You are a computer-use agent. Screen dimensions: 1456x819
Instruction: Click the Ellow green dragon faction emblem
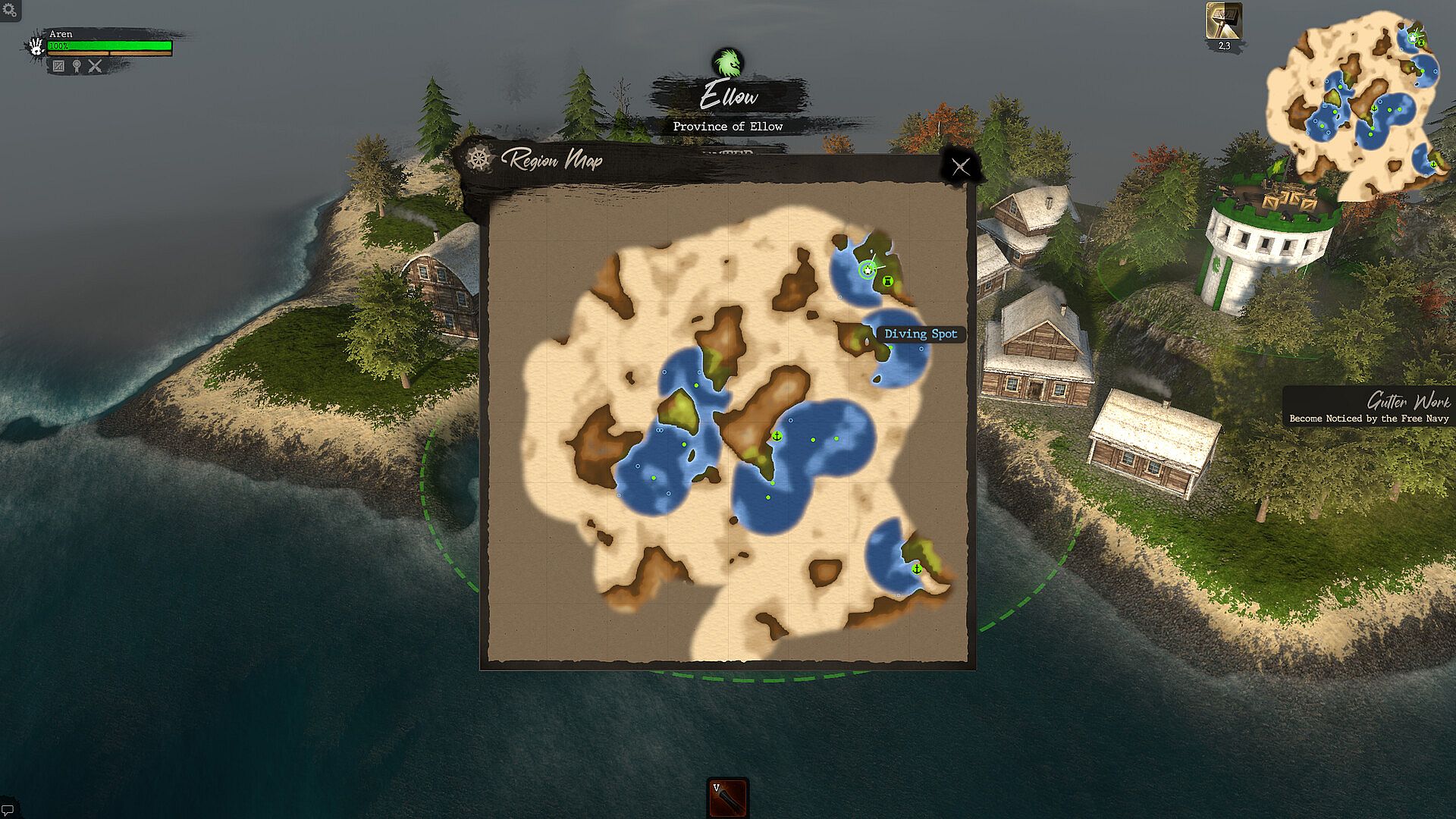(x=728, y=62)
